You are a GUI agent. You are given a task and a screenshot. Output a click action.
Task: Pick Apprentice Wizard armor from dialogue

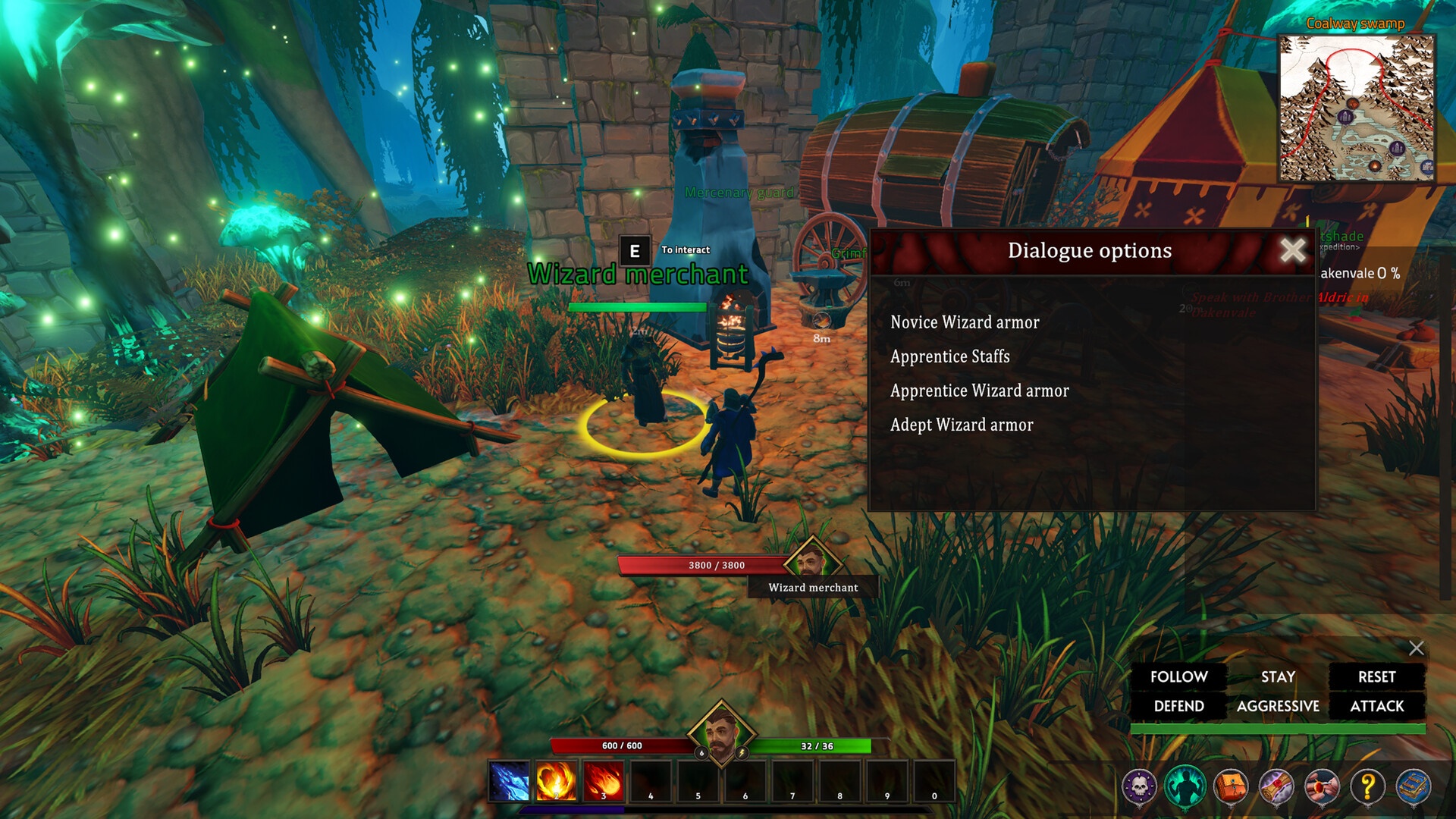tap(979, 391)
